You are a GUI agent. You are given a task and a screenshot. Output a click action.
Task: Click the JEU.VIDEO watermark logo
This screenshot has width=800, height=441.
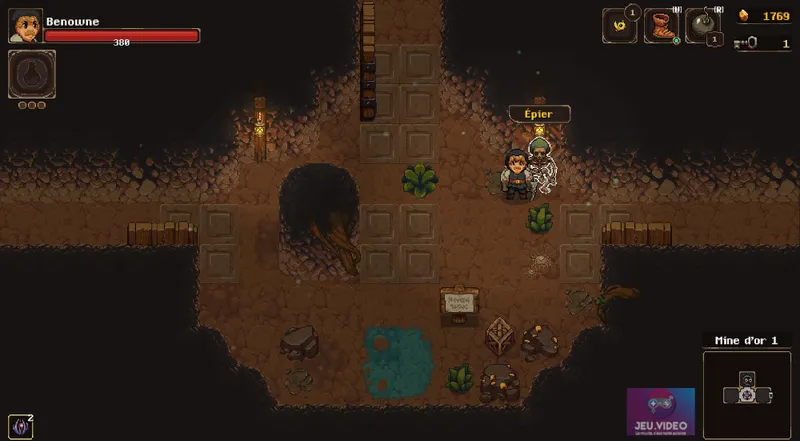(660, 412)
